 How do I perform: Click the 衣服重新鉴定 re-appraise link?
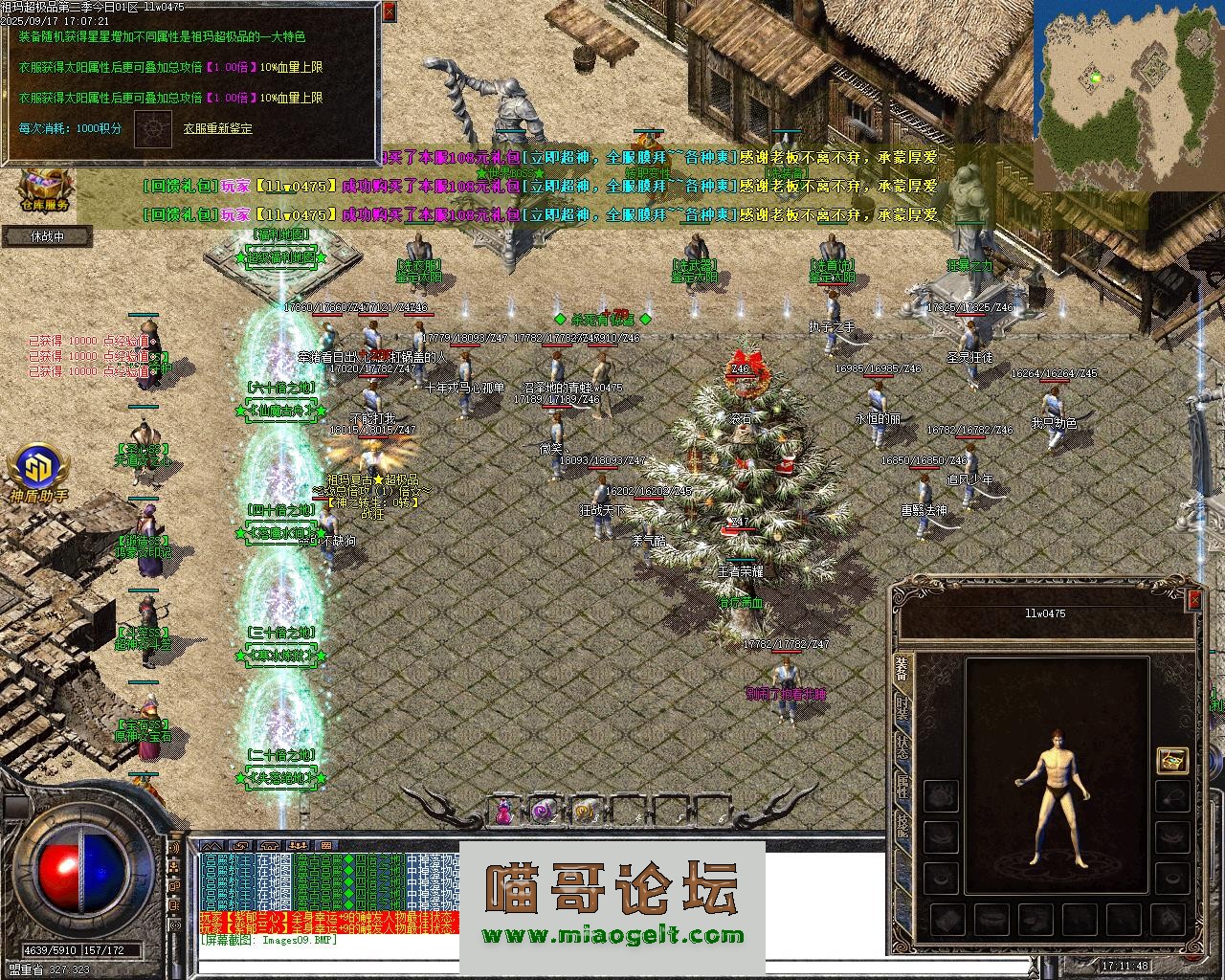point(220,127)
